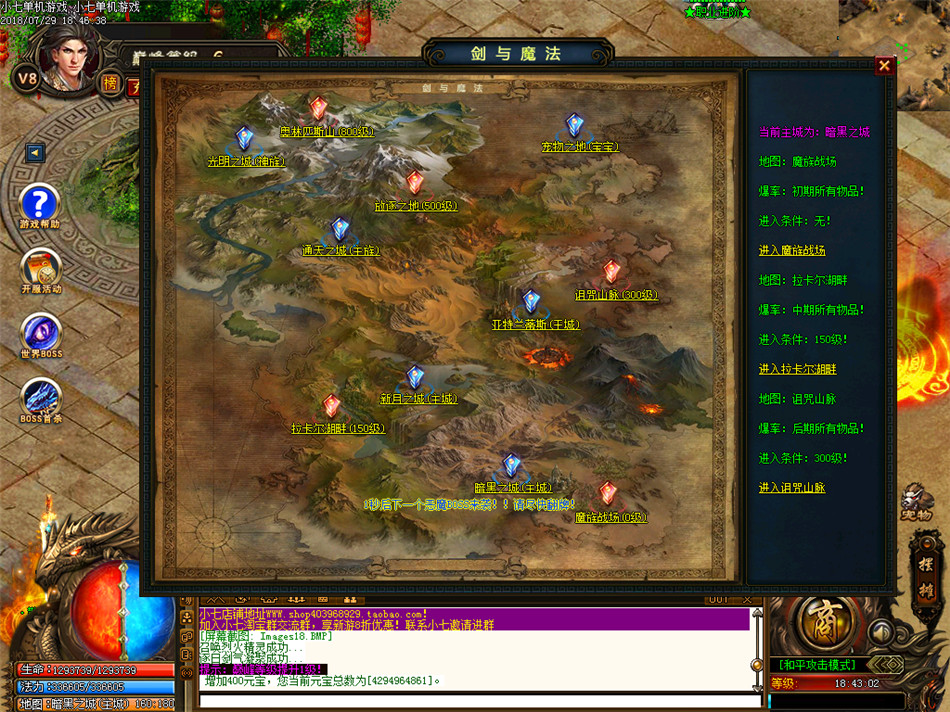Collapse the side icons with the blue arrow
This screenshot has height=712, width=950.
[36, 153]
